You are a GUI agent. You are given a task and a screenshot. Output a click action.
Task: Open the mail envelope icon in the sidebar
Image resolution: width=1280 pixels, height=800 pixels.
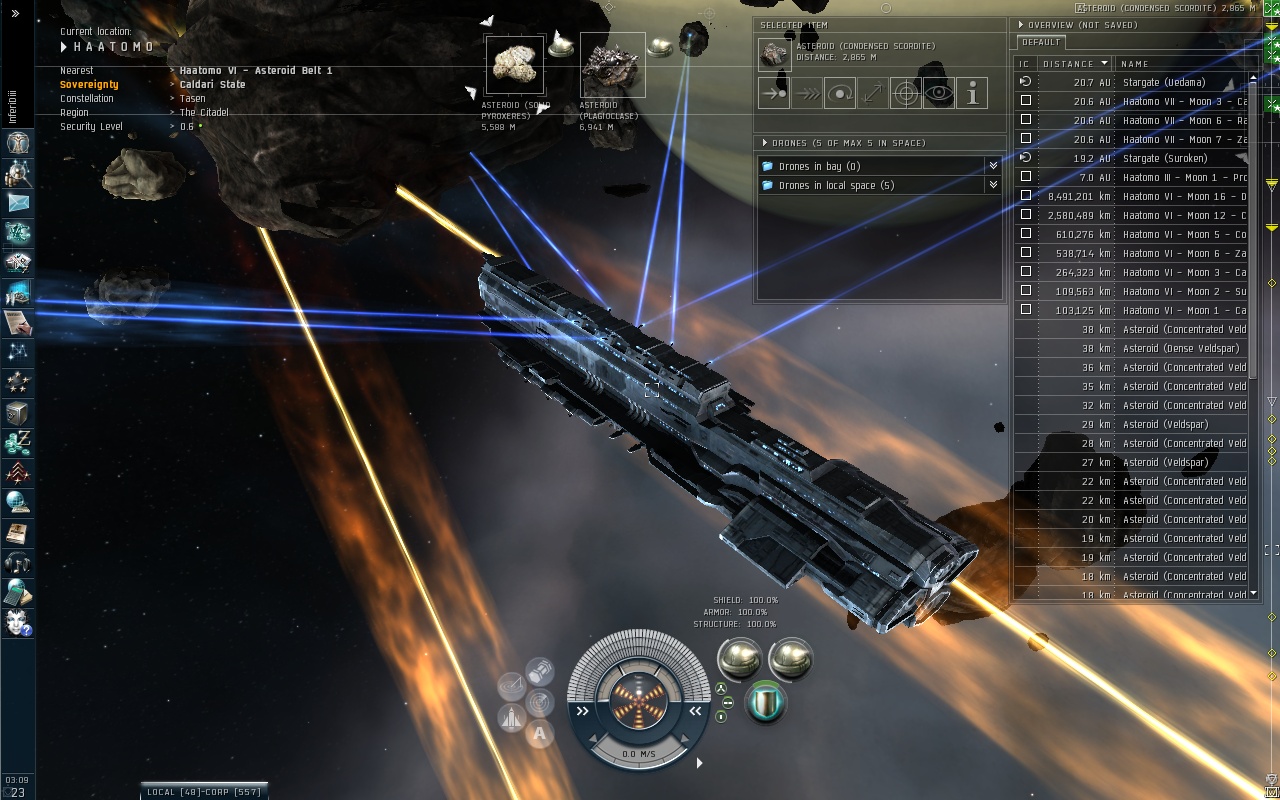pos(18,202)
